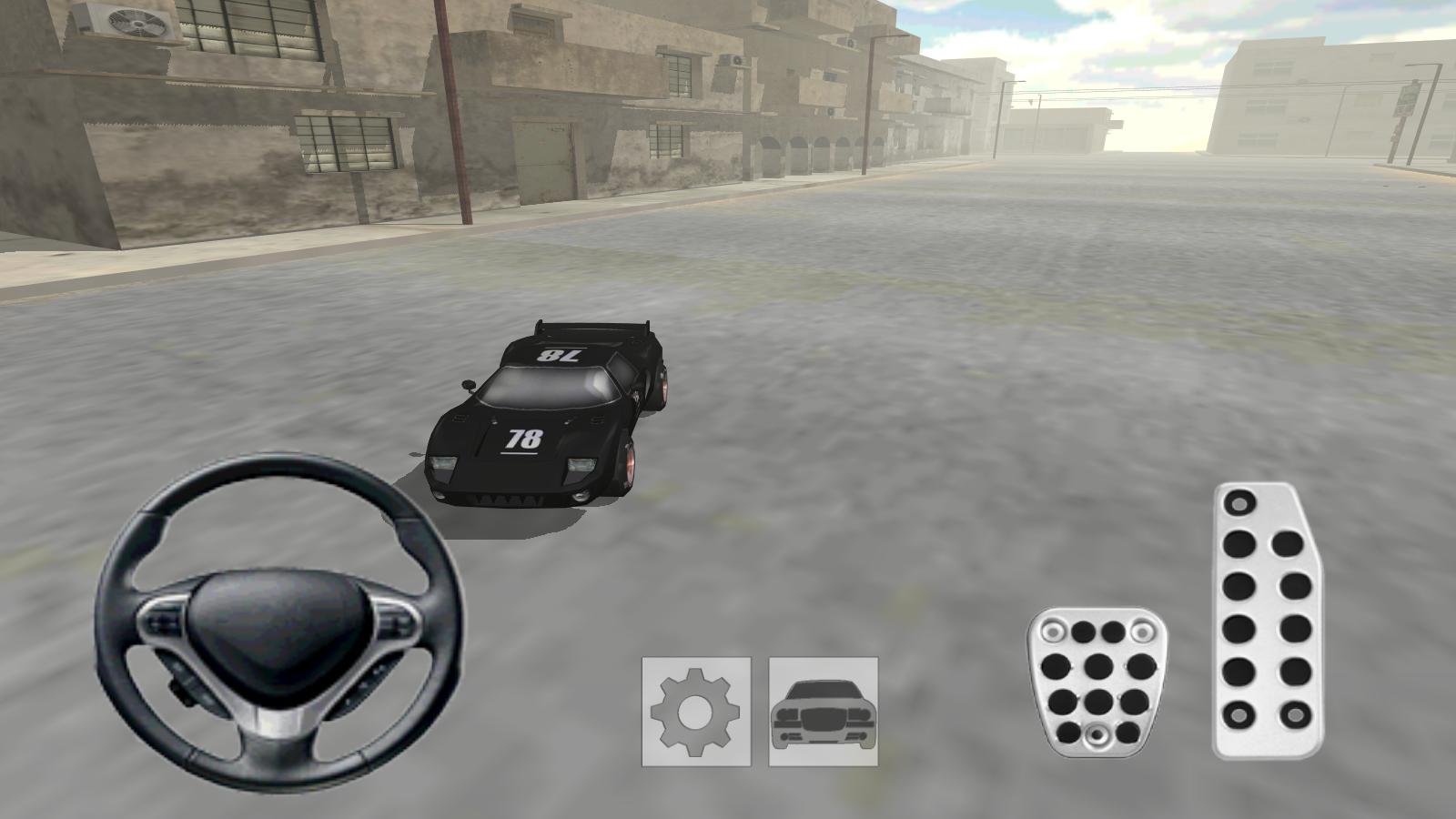
Task: Tap the settings cog to toggle game options
Action: pos(693,713)
